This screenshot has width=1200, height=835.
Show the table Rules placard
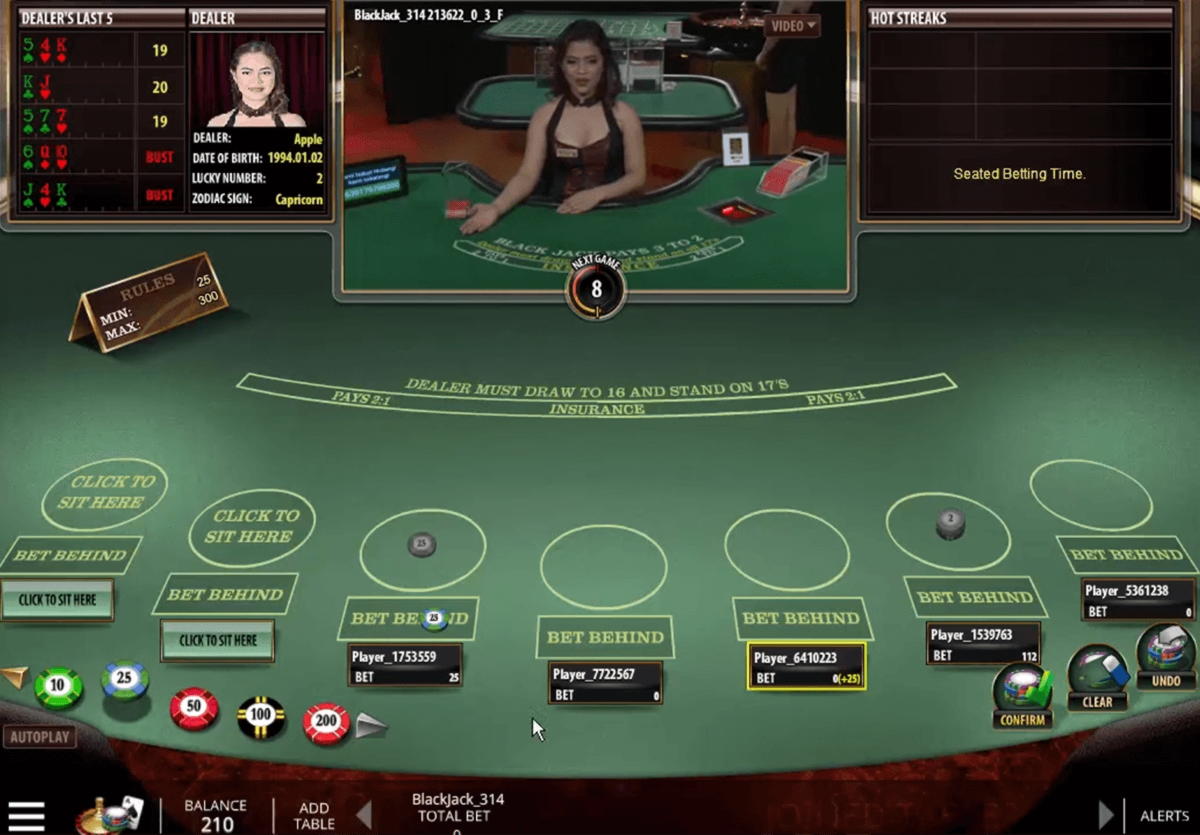point(150,301)
